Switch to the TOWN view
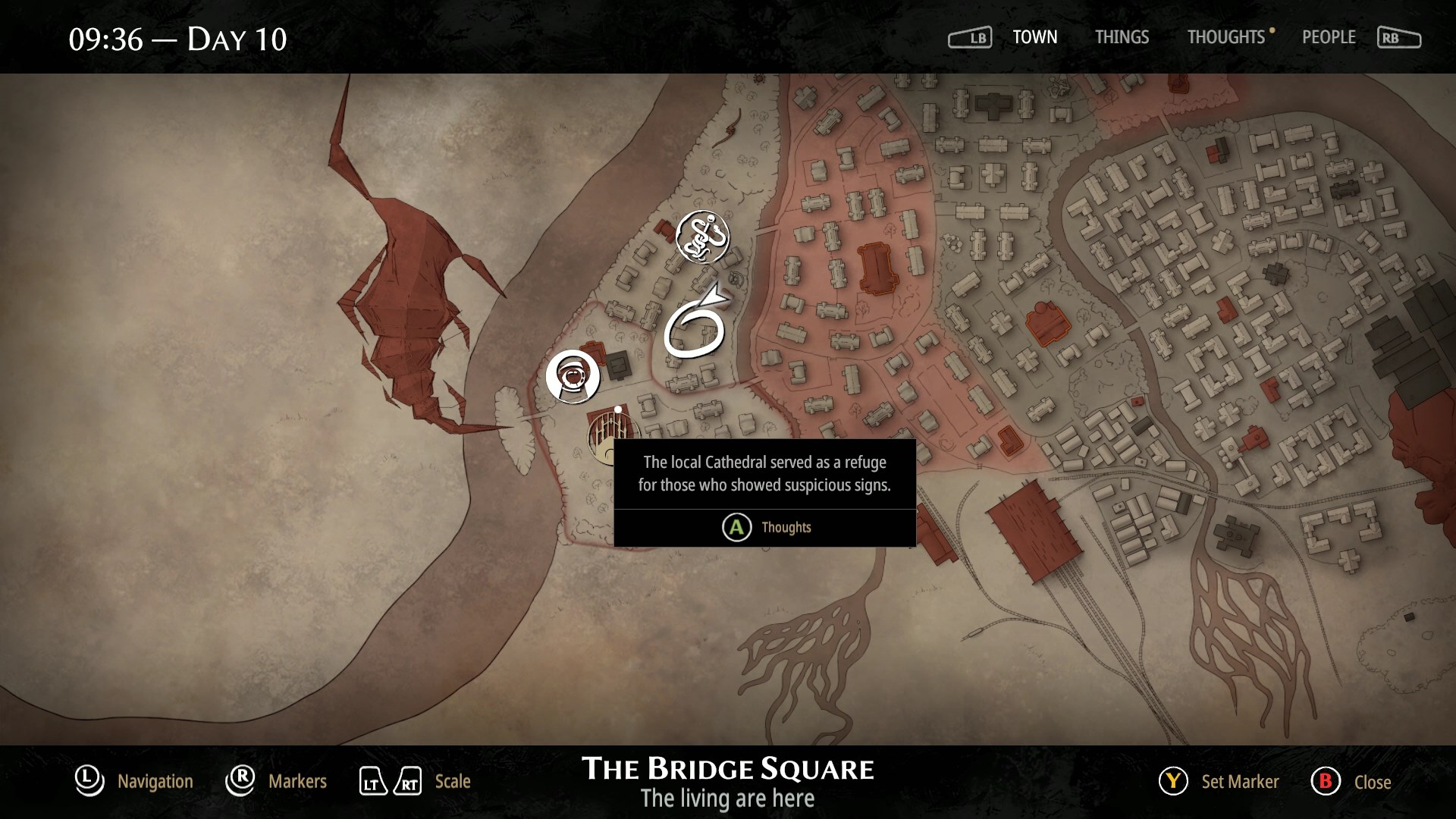This screenshot has height=819, width=1456. click(x=1035, y=37)
